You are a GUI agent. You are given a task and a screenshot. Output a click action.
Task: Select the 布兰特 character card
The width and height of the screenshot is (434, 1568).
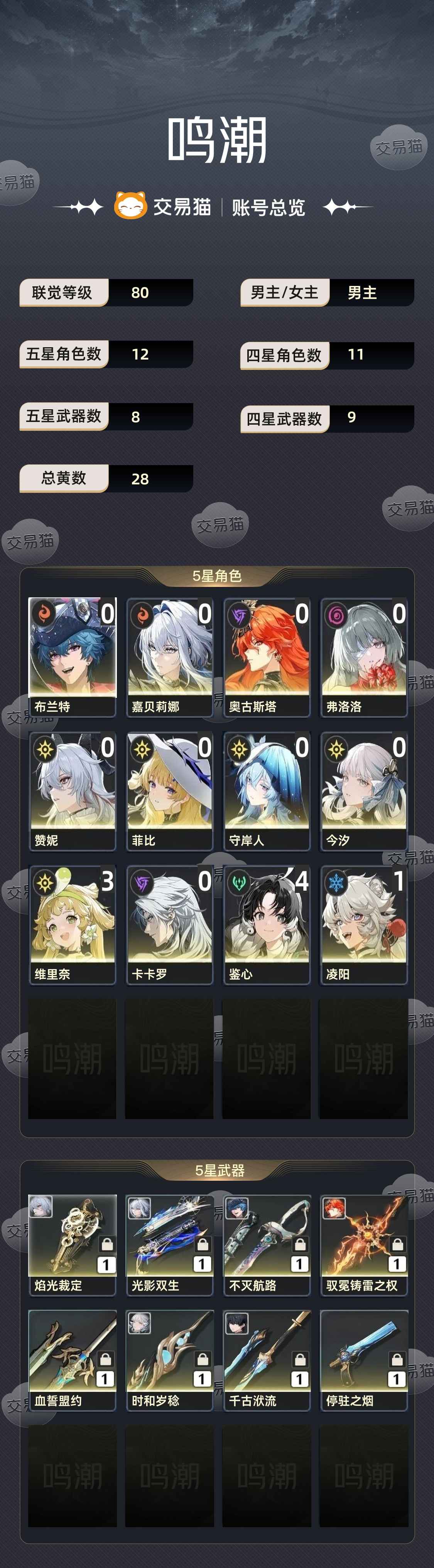point(72,656)
